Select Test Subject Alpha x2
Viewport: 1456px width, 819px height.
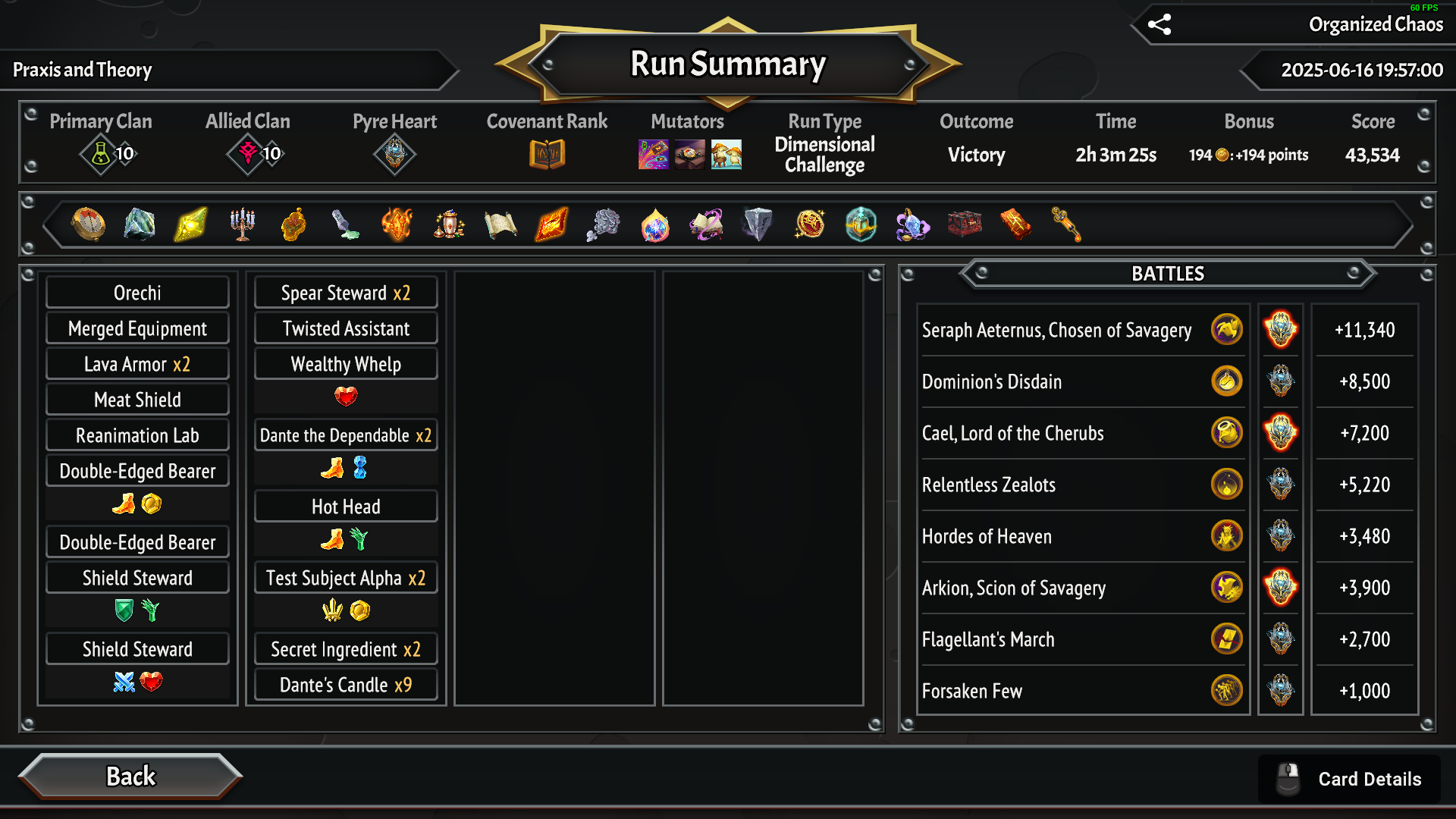pos(346,578)
